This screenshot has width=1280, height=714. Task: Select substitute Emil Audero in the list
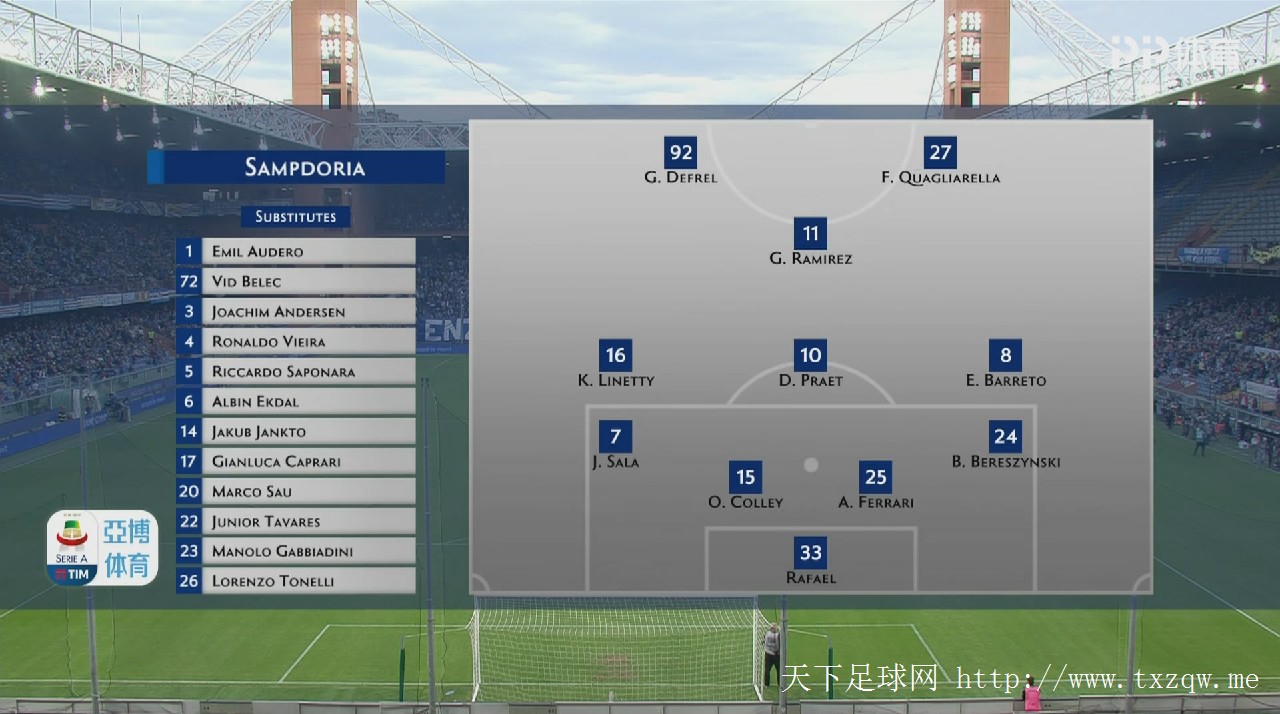point(296,251)
